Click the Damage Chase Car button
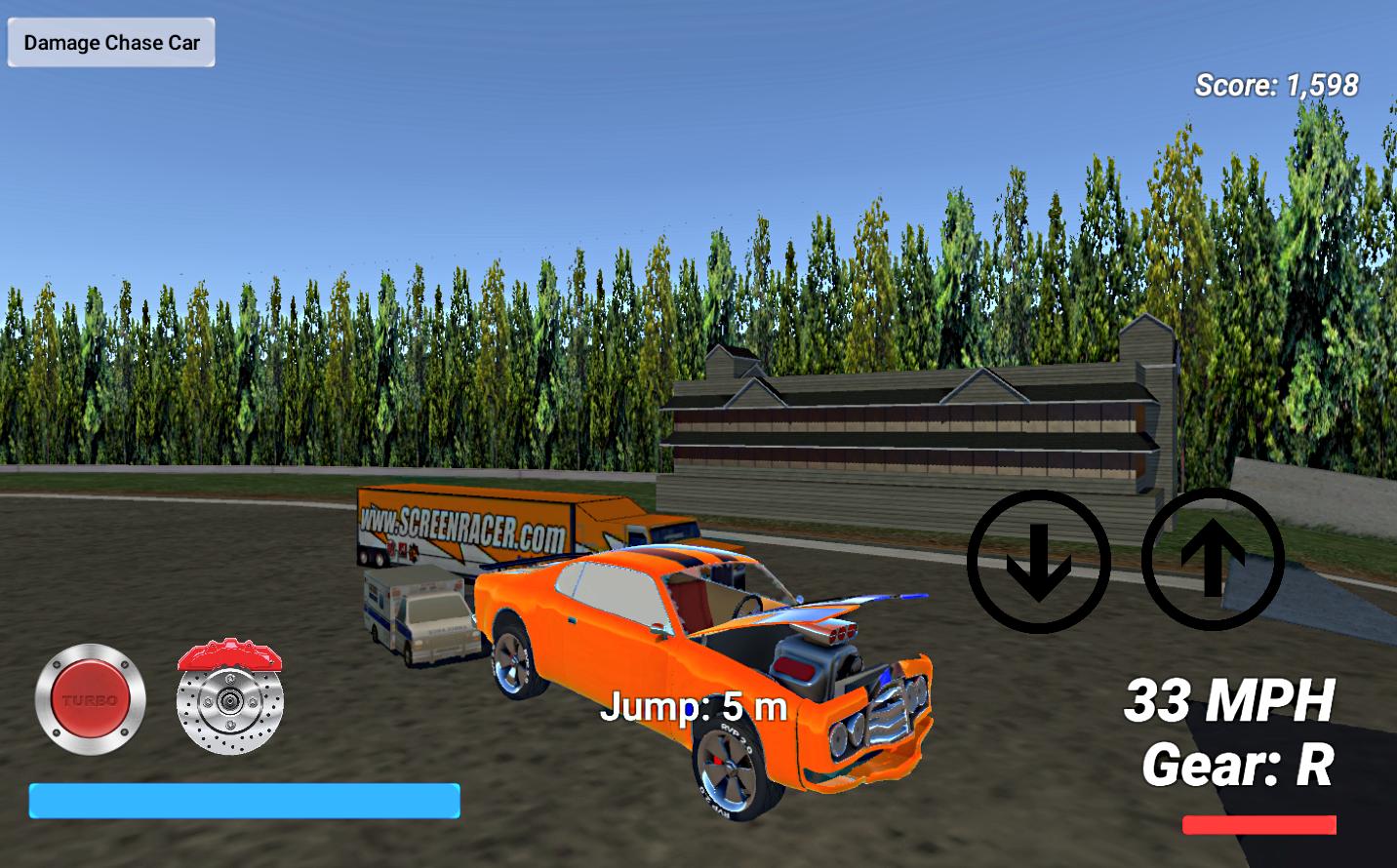1397x868 pixels. click(x=110, y=42)
